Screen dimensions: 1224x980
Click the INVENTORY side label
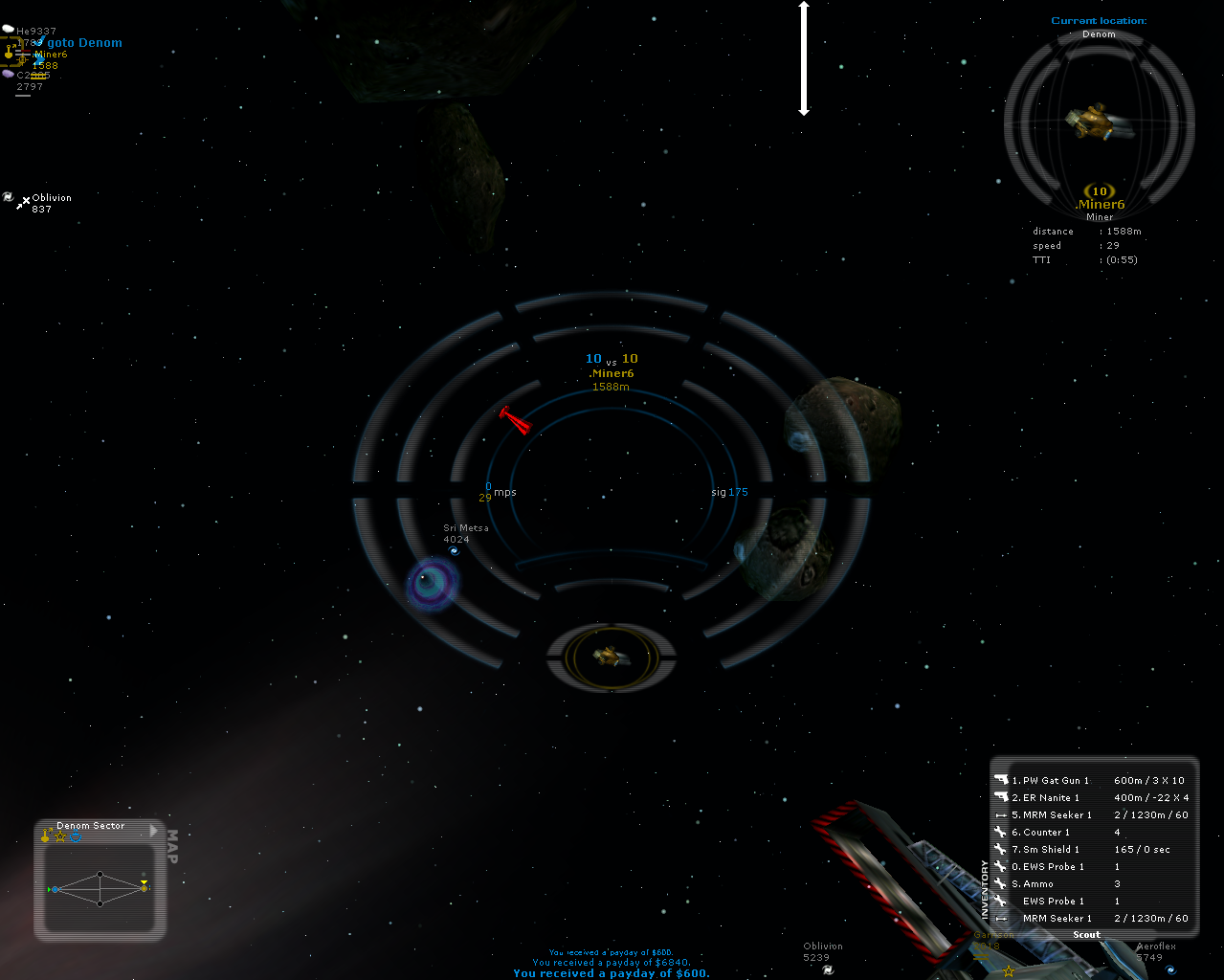point(984,889)
